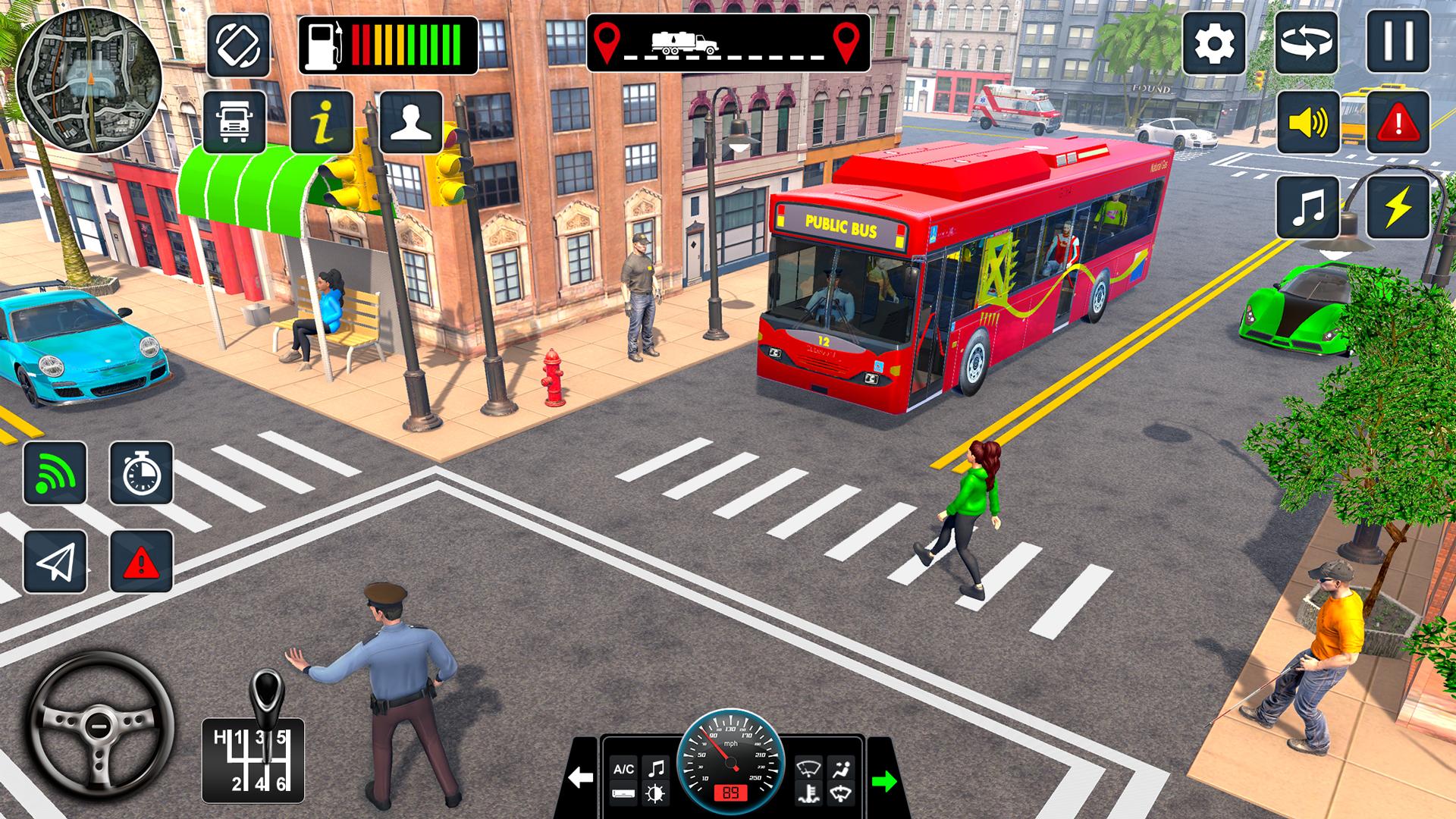Viewport: 1456px width, 819px height.
Task: Adjust brightness with the dashboard sun icon
Action: pyautogui.click(x=654, y=794)
